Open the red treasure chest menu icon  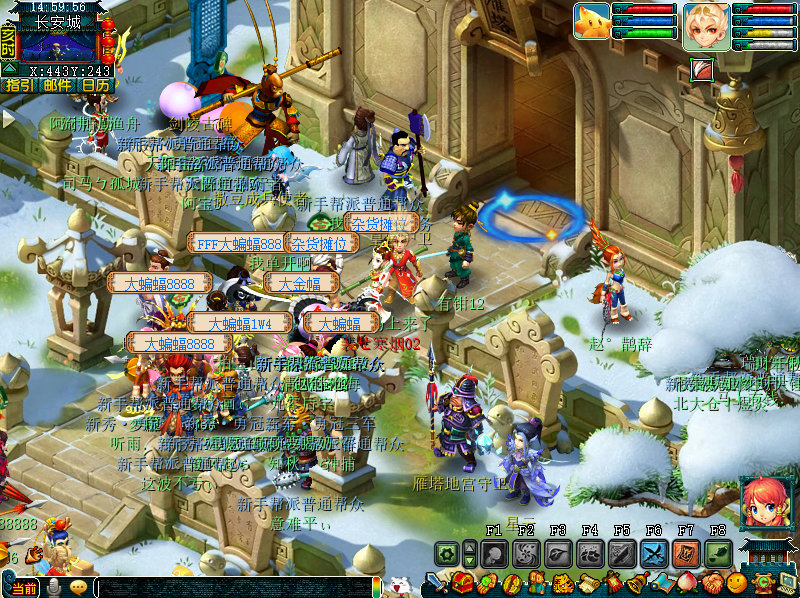(x=462, y=582)
